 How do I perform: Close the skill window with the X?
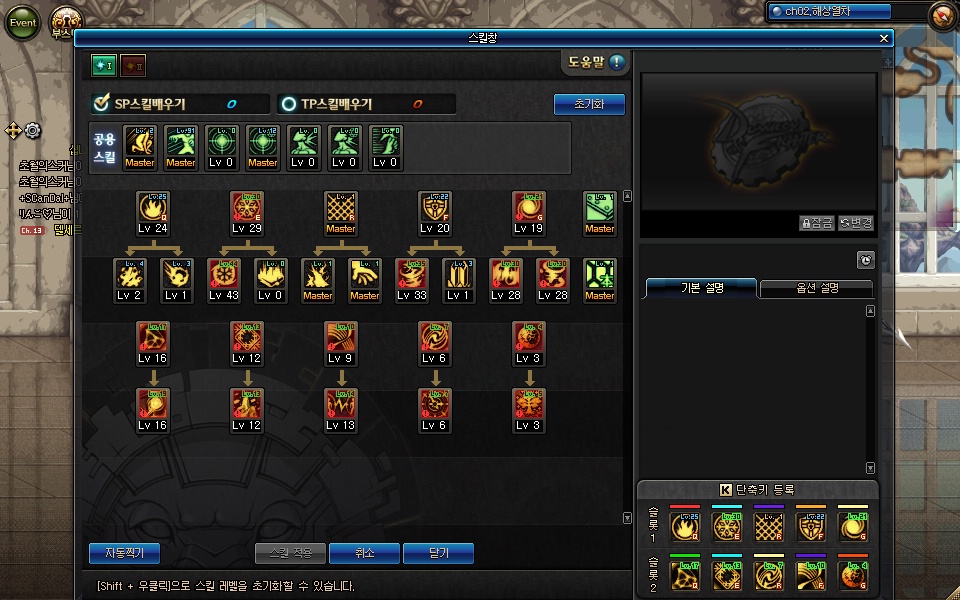pos(884,38)
